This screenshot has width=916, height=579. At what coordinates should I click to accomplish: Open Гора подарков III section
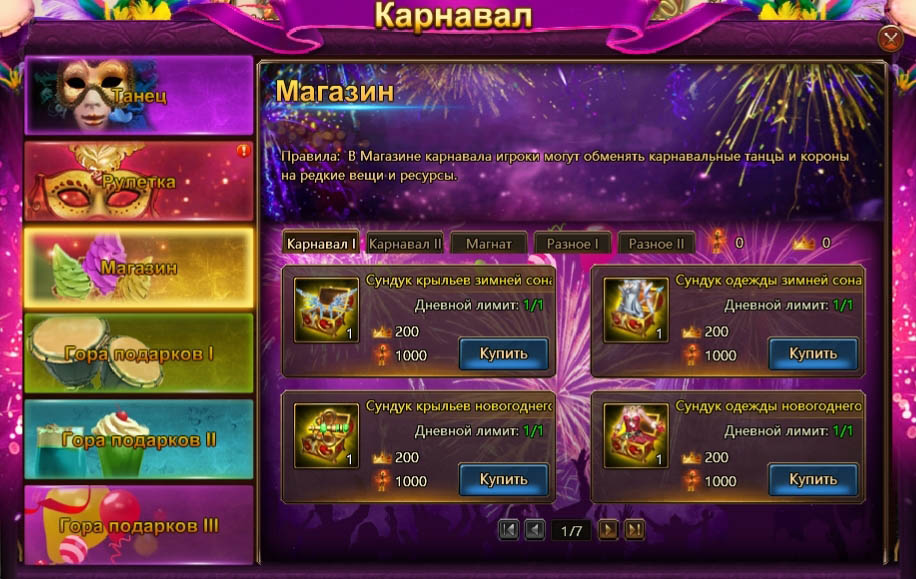[x=138, y=525]
